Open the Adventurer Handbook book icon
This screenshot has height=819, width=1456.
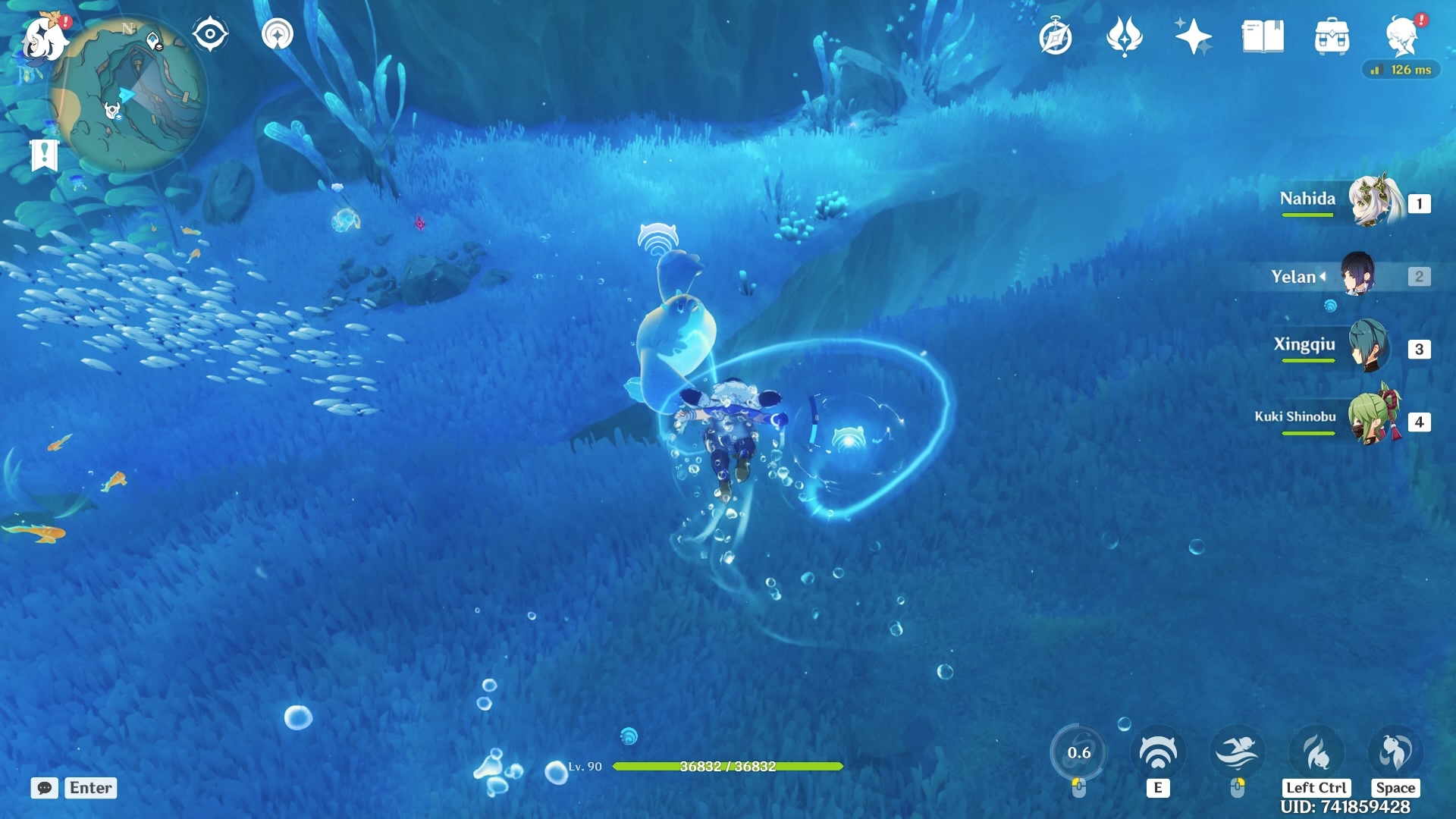point(1263,36)
